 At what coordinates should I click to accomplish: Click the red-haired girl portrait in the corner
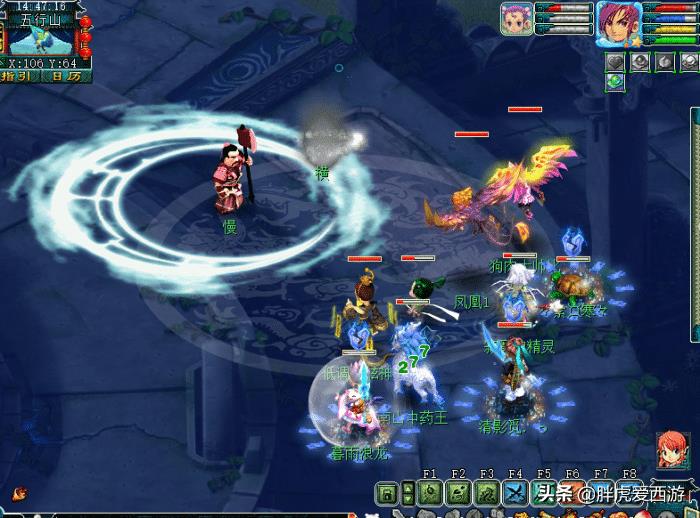point(671,449)
